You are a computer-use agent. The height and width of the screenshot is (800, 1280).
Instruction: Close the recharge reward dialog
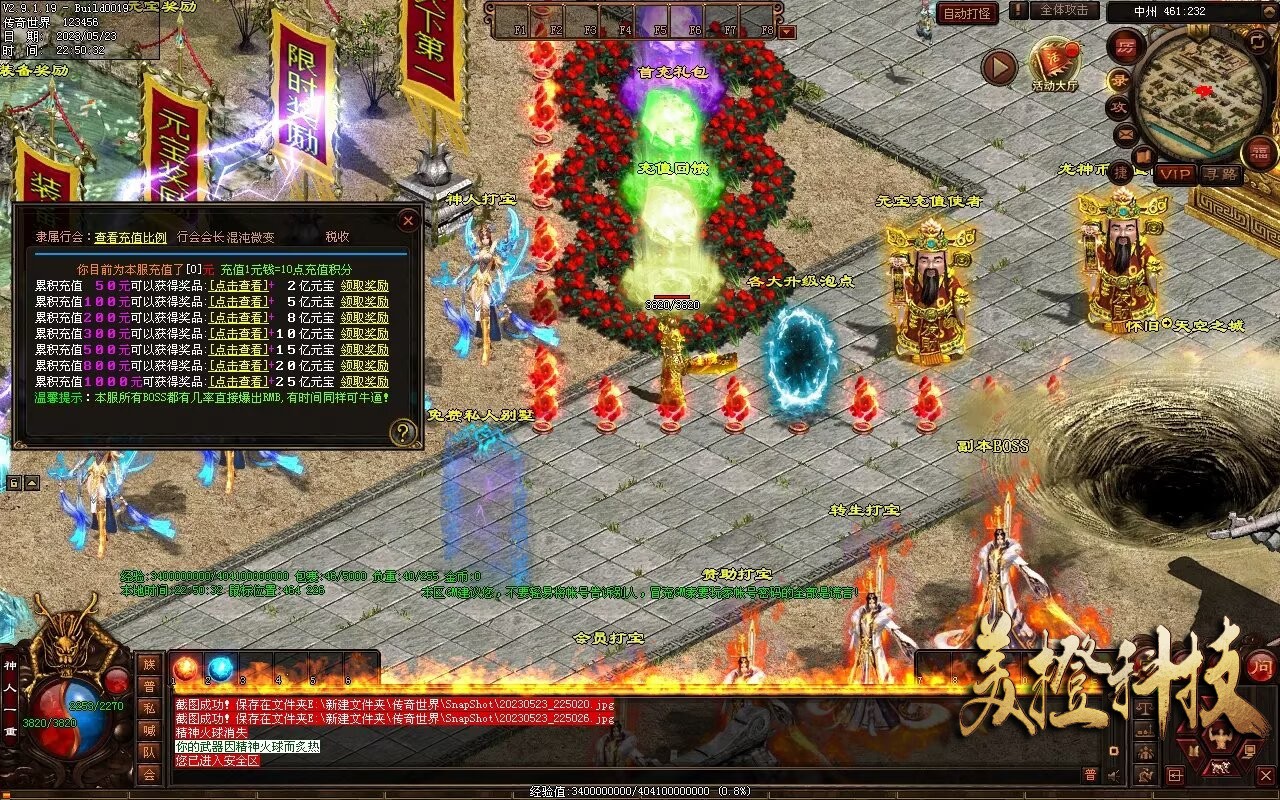(x=407, y=220)
